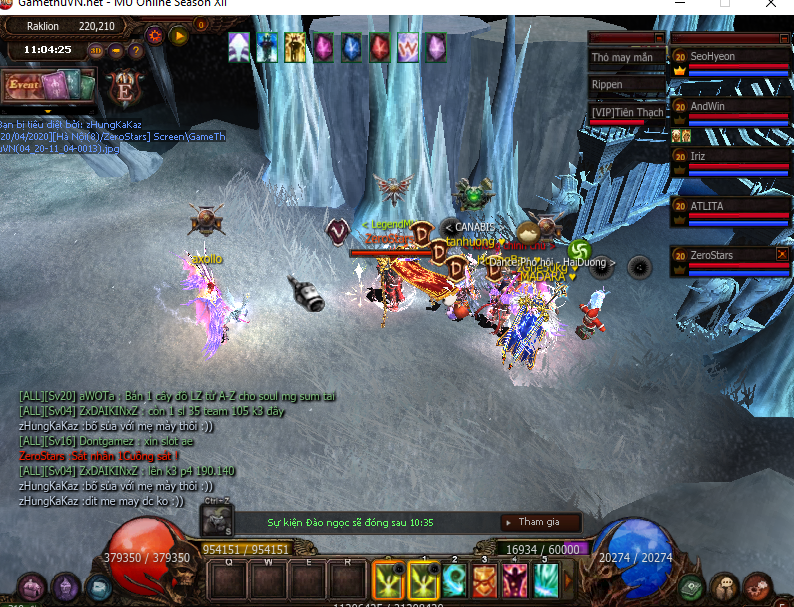The image size is (794, 607).
Task: Toggle the 3D view button
Action: (97, 50)
